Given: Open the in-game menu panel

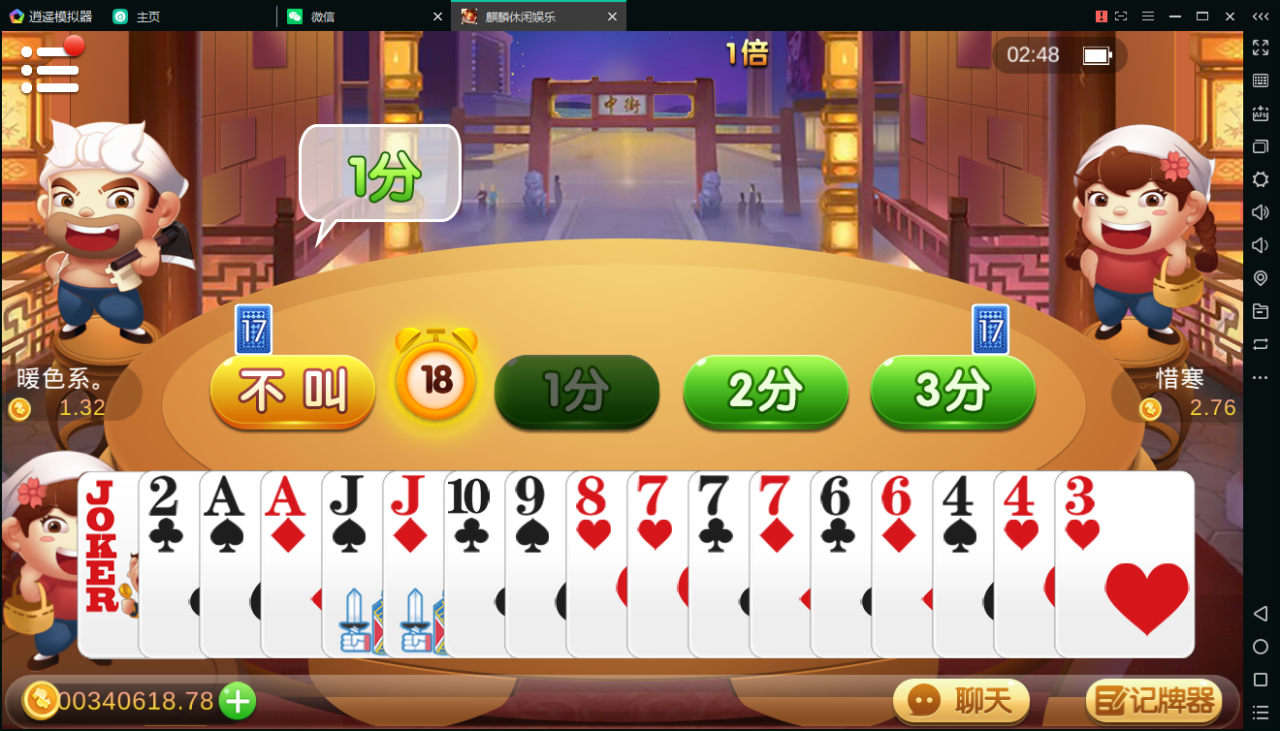Looking at the screenshot, I should (50, 67).
